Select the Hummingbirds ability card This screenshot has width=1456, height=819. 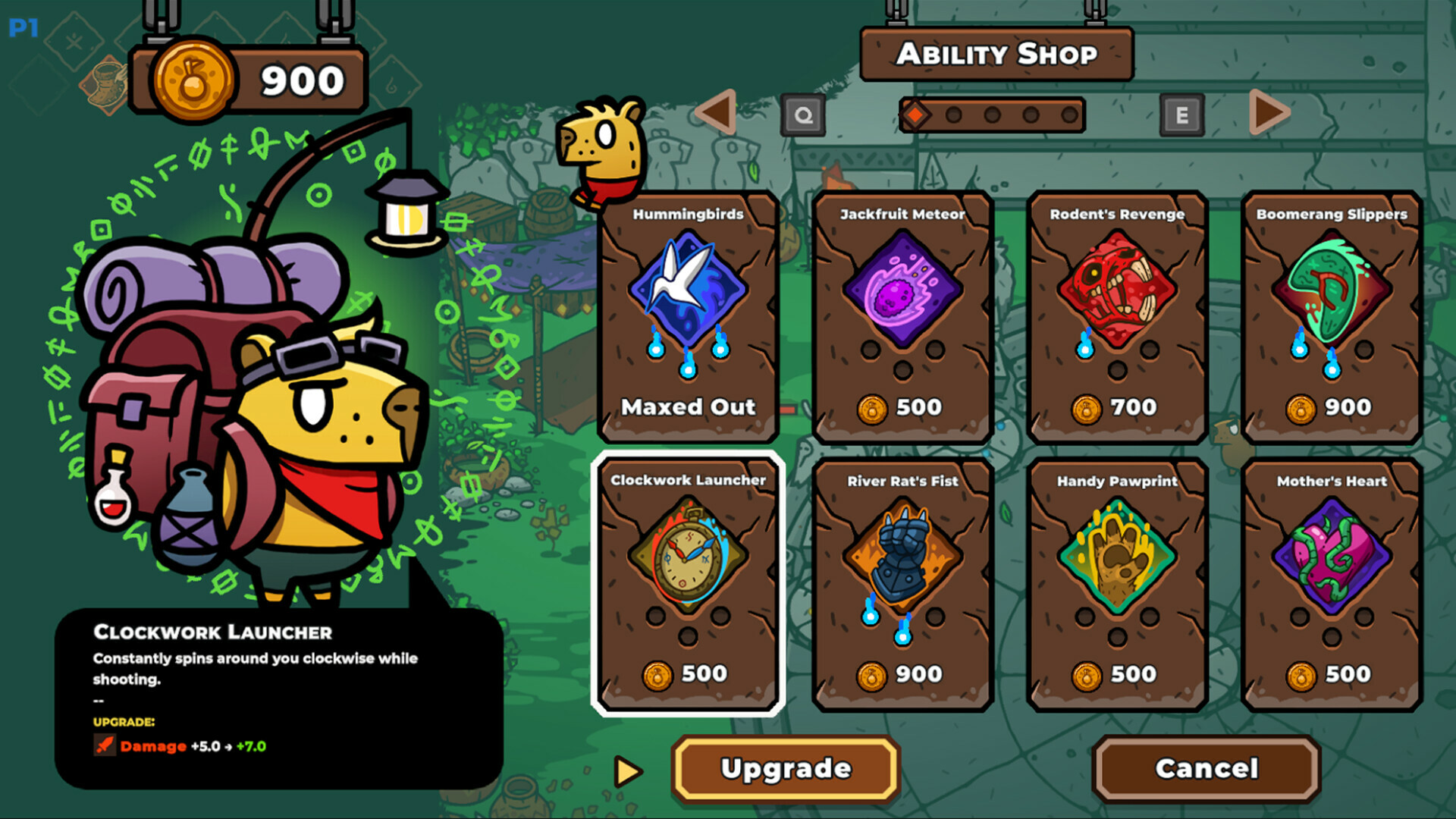688,316
